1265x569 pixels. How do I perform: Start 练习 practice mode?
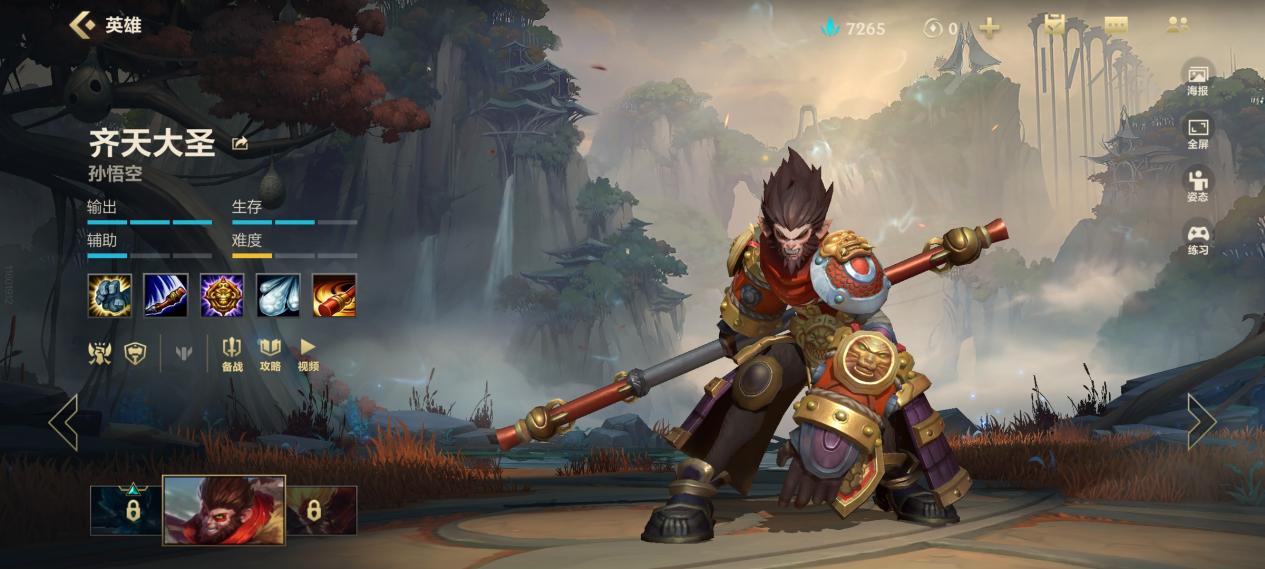click(x=1197, y=239)
